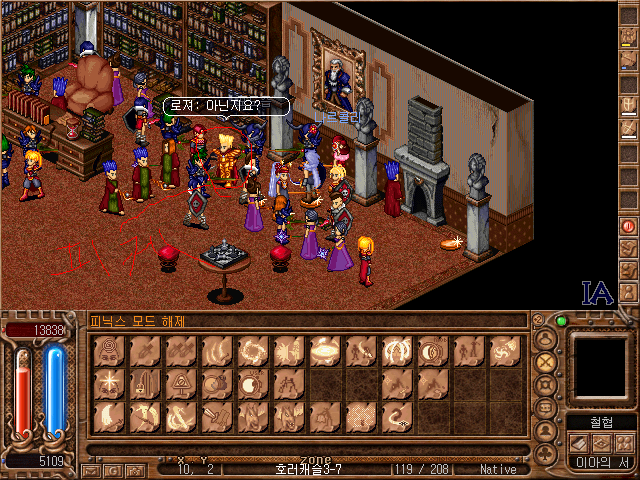Image resolution: width=640 pixels, height=480 pixels.
Task: Choose the snake skill icon
Action: [397, 417]
